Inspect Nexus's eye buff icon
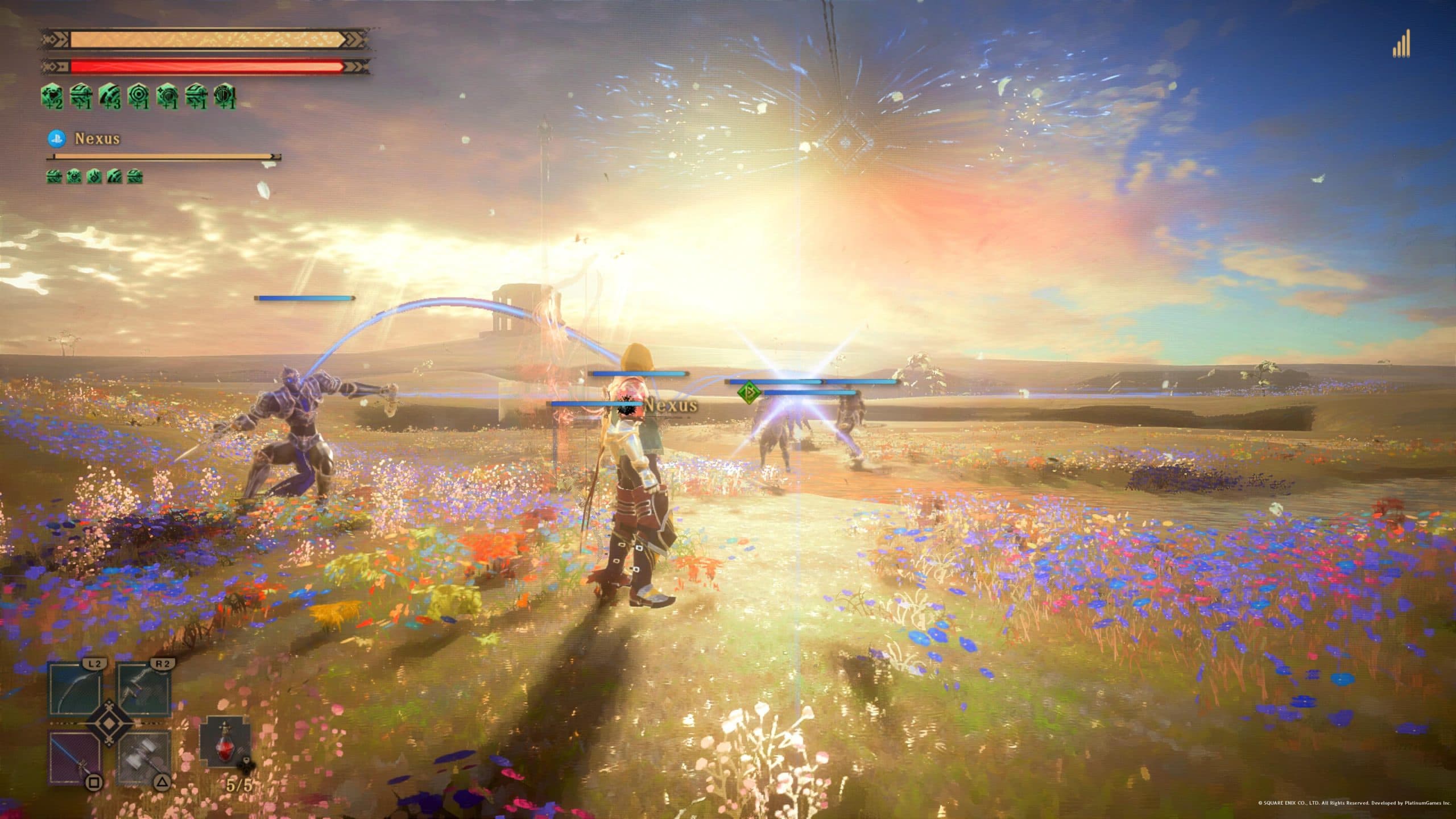Viewport: 1456px width, 819px height. point(74,176)
